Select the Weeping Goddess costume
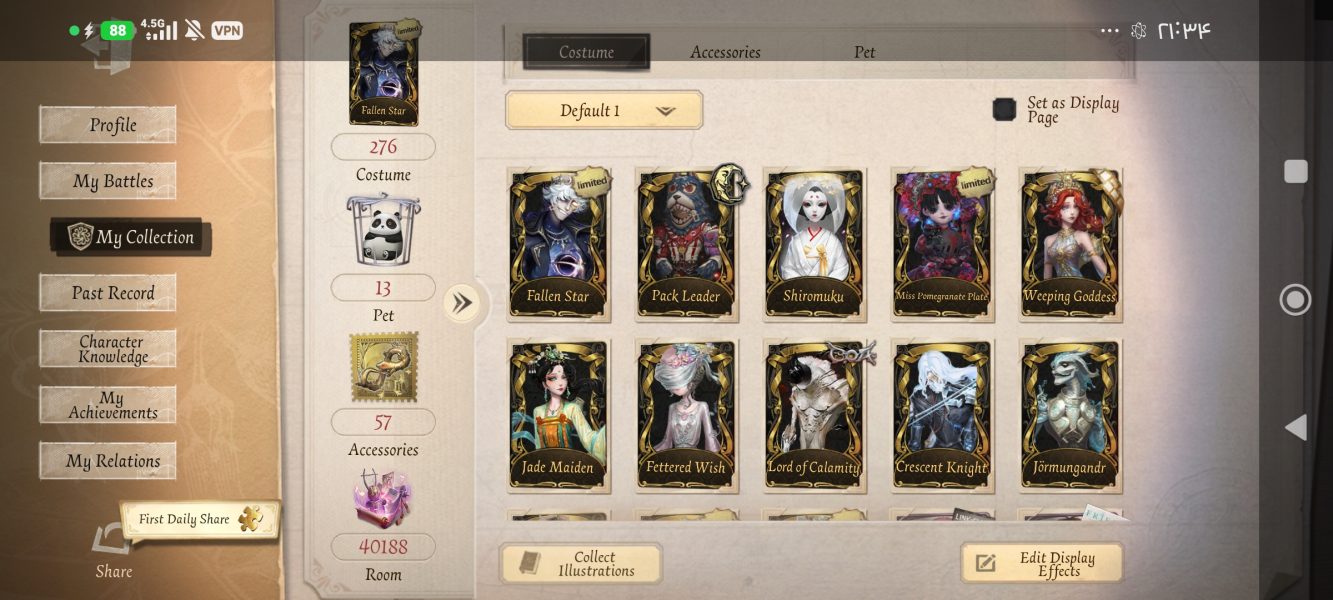The image size is (1333, 600). 1070,244
